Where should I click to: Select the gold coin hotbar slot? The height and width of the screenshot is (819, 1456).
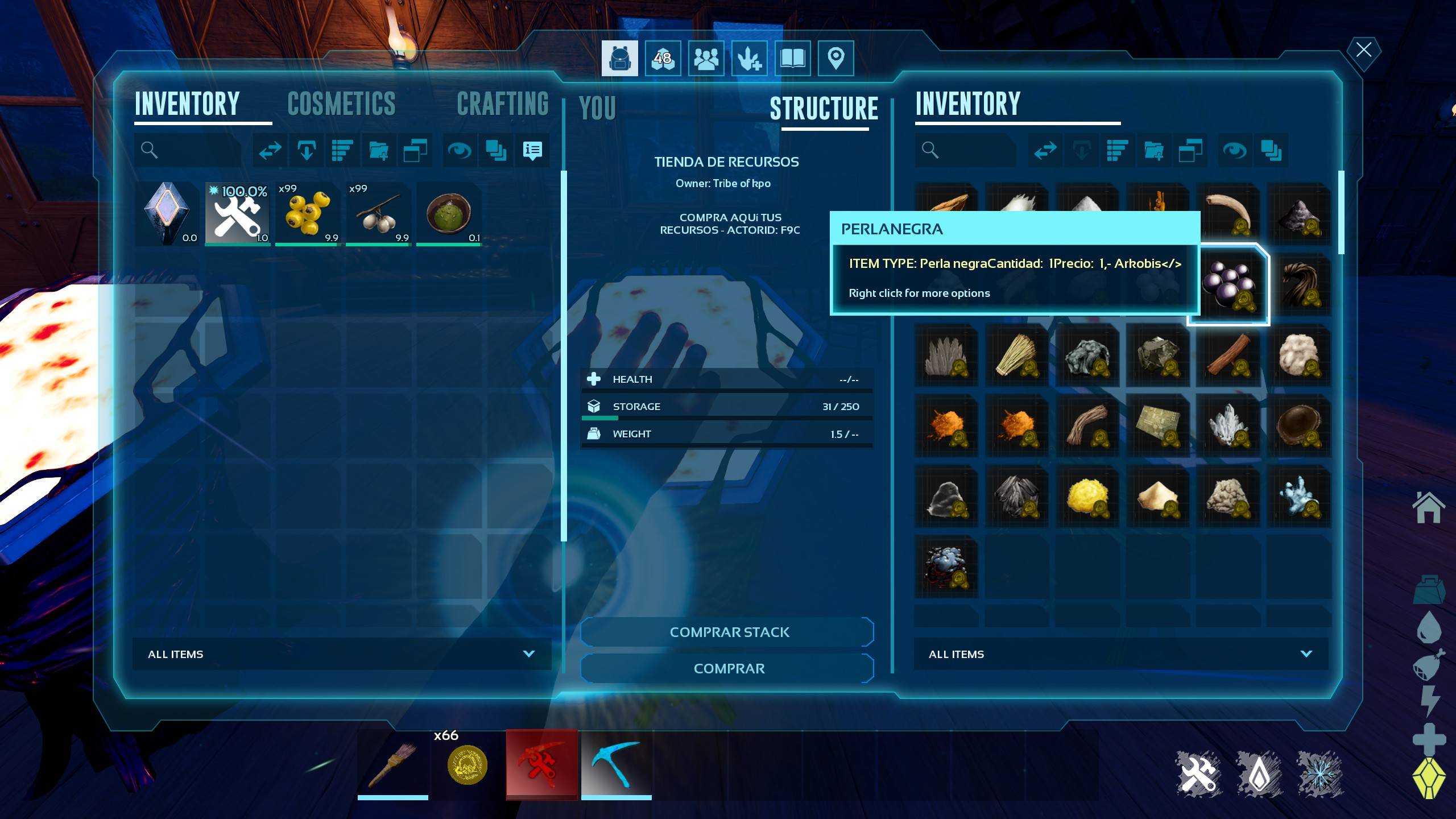[467, 765]
